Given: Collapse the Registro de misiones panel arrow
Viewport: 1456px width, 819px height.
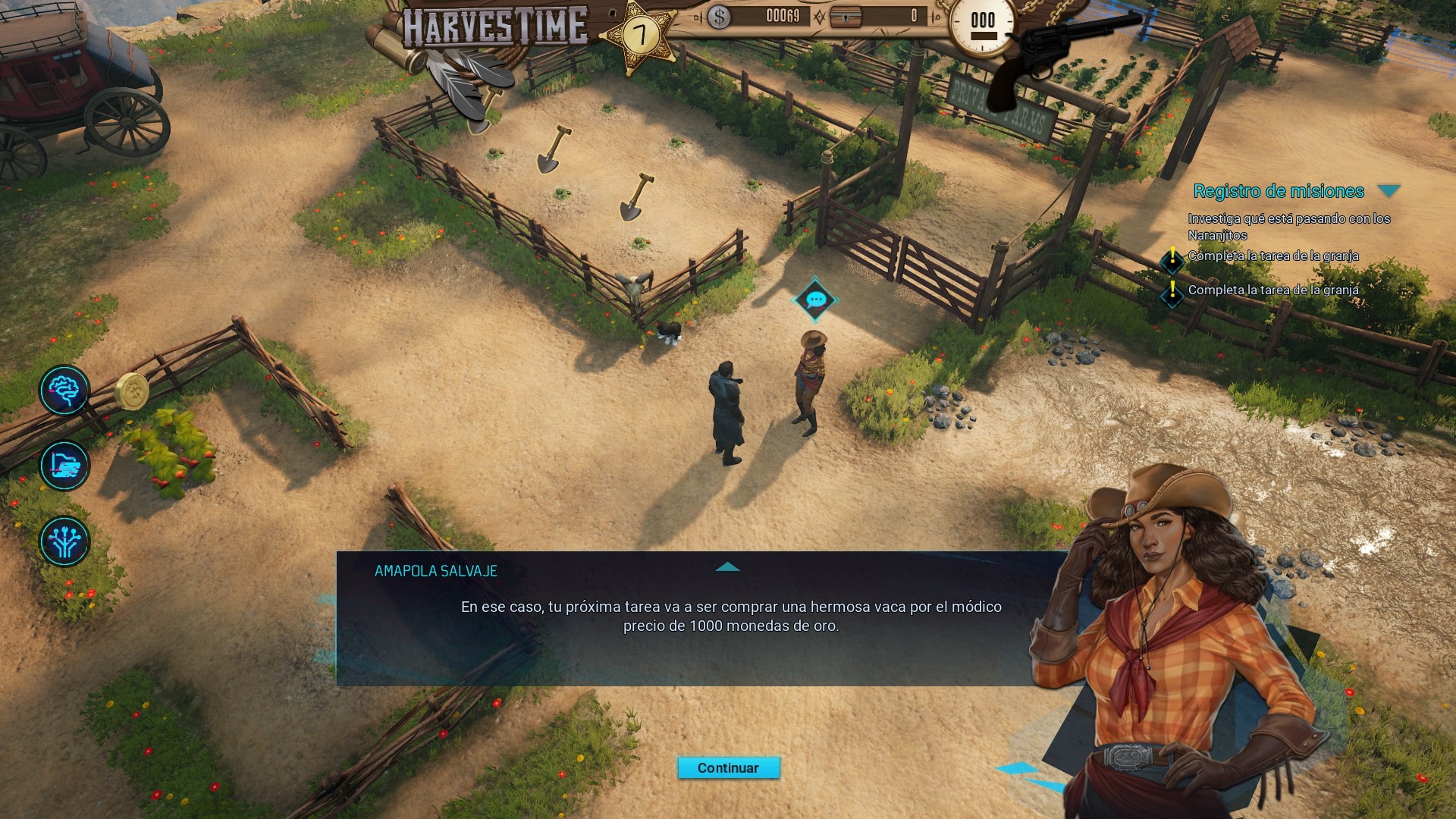Looking at the screenshot, I should [1389, 191].
